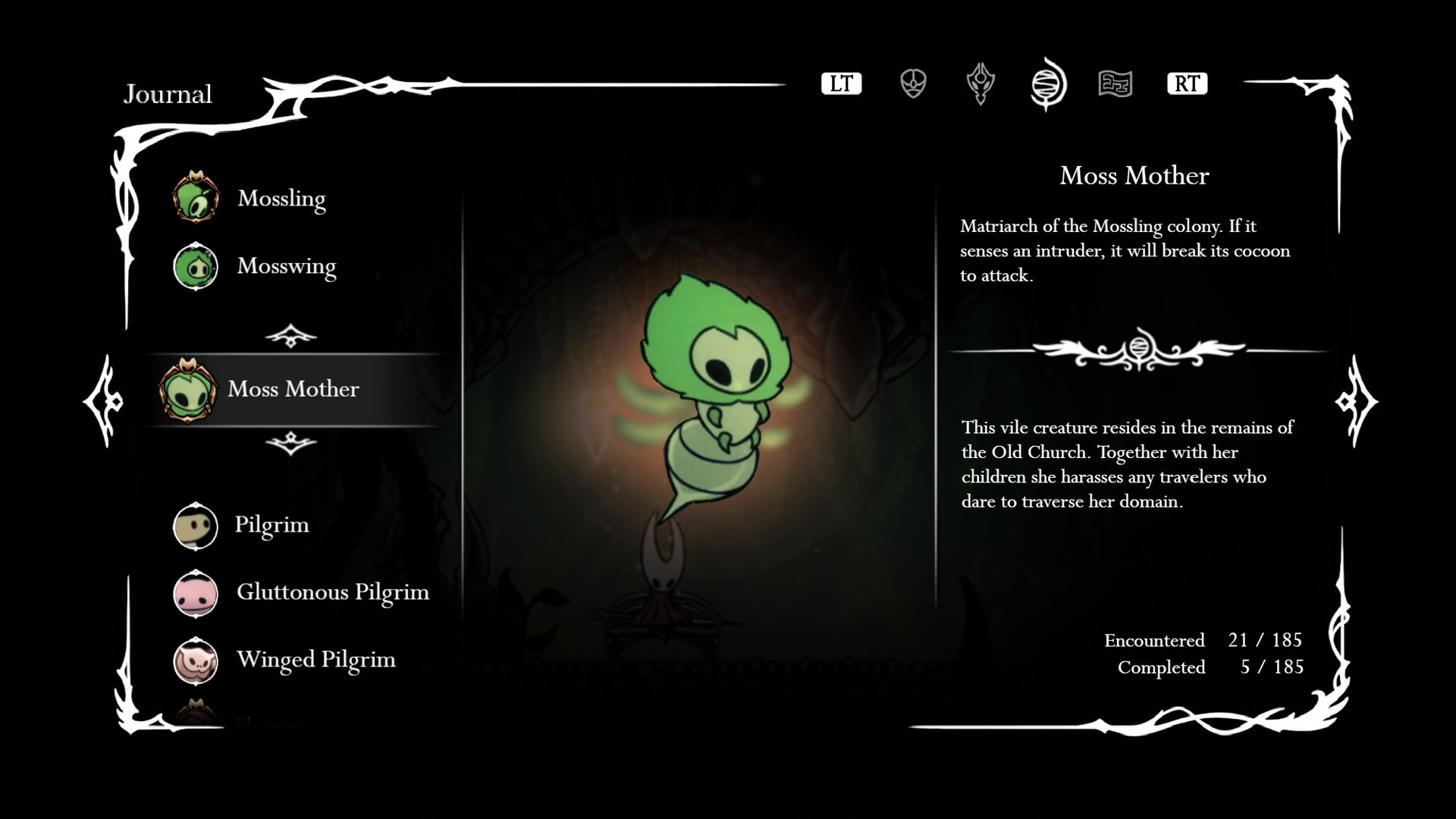Select the Mossling journal entry
This screenshot has height=819, width=1456.
281,198
